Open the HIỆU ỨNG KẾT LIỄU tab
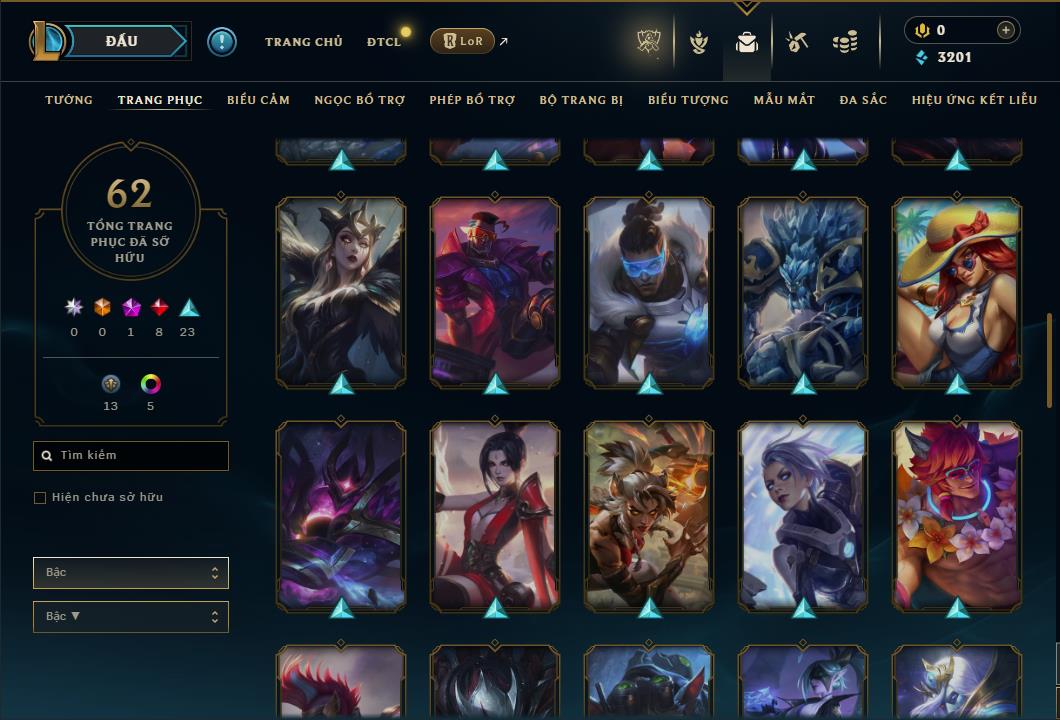1060x720 pixels. (975, 100)
